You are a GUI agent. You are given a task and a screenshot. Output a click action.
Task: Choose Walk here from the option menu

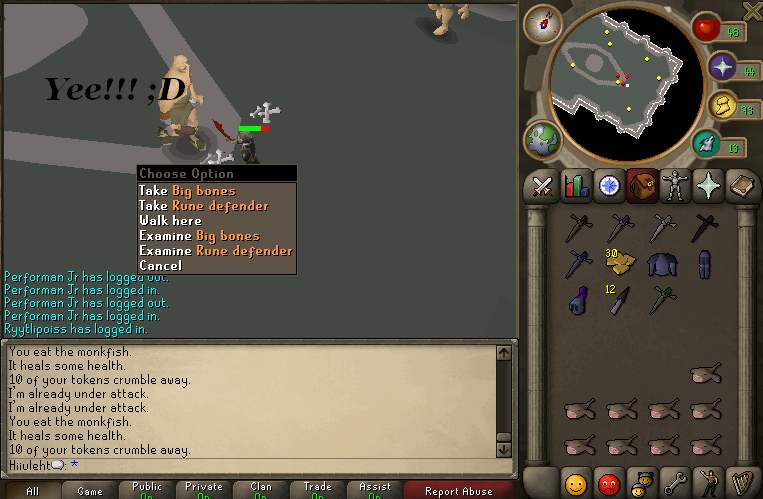[171, 221]
